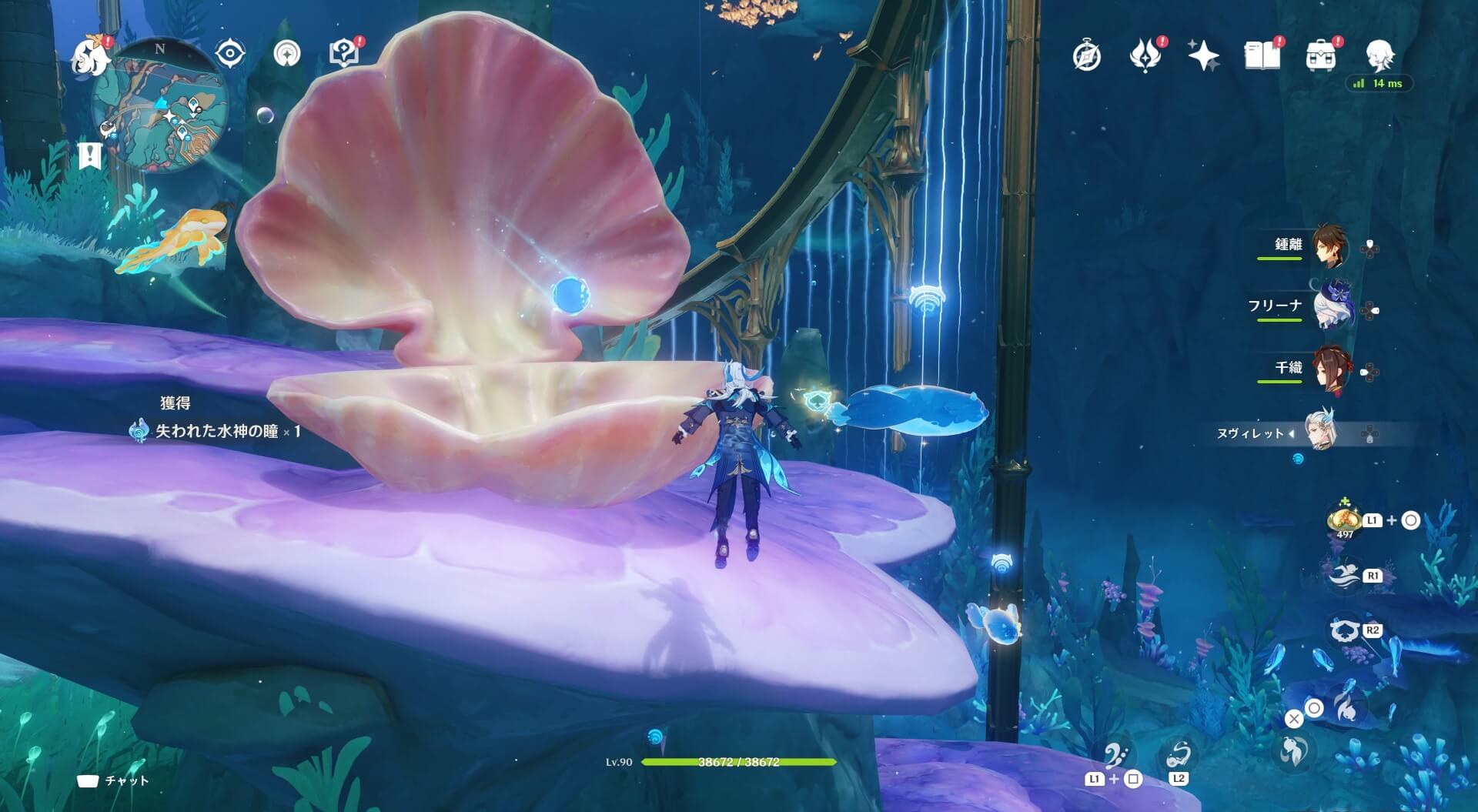Screen dimensions: 1478x812
Task: Open the events flame icon
Action: tap(1145, 55)
